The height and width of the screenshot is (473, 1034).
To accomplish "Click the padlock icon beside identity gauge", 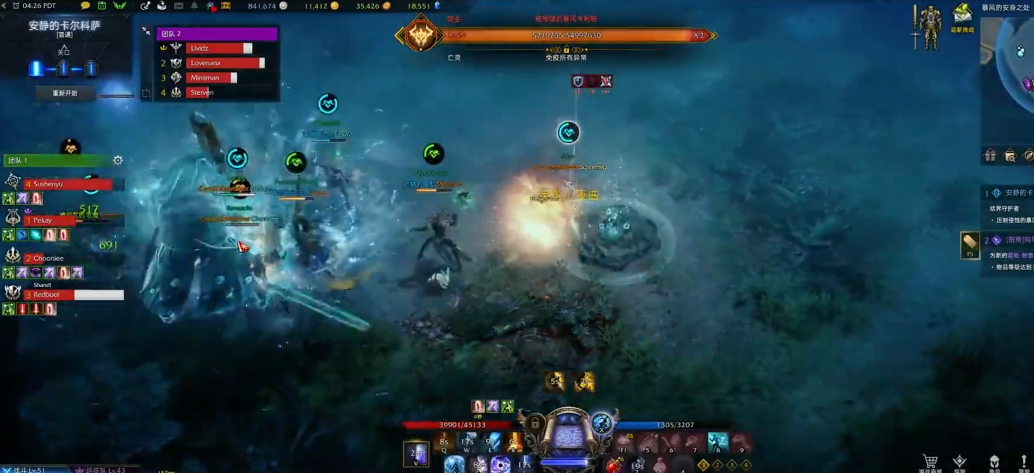I will [x=536, y=424].
